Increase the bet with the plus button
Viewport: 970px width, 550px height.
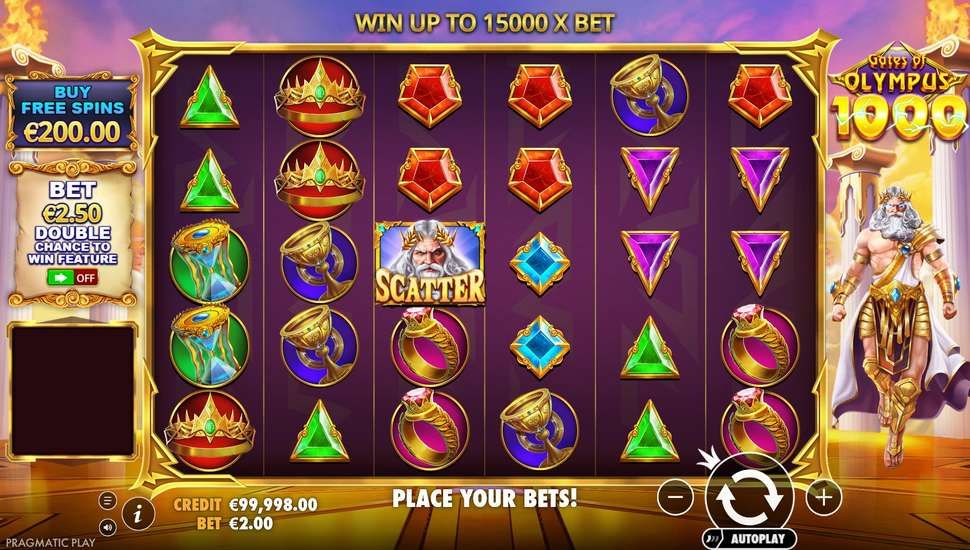tap(823, 495)
